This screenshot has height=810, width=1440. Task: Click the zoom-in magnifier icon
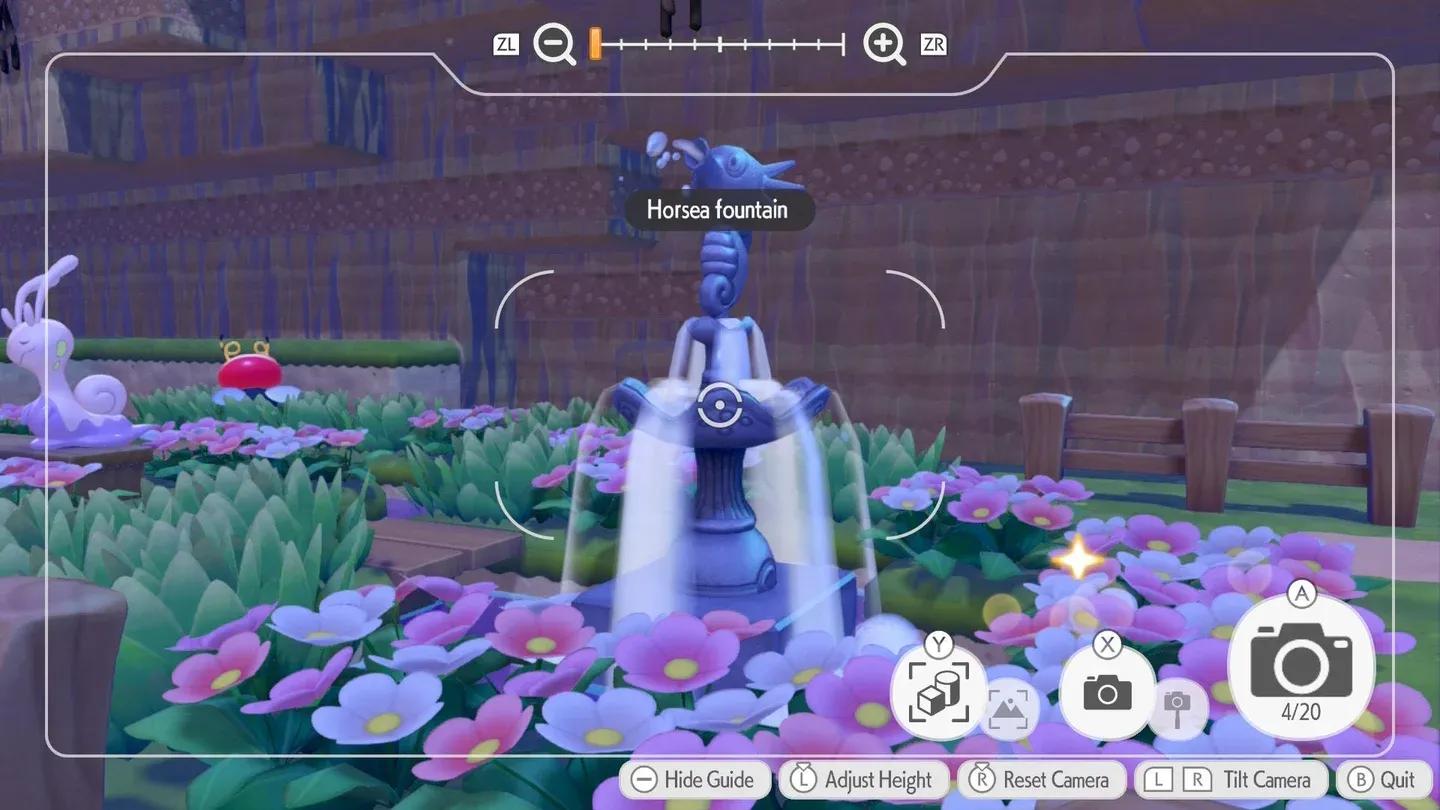point(884,44)
